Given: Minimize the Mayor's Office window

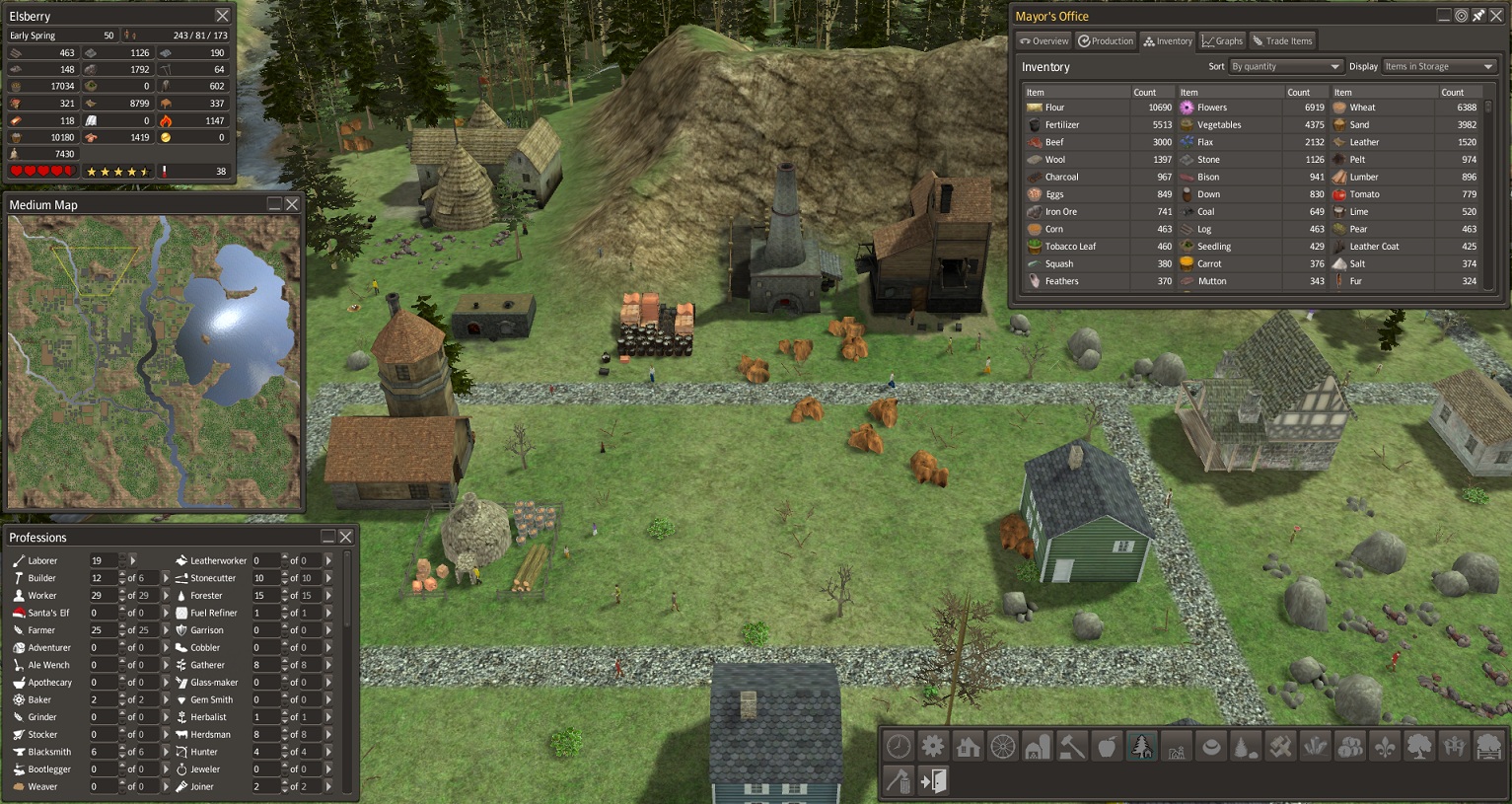Looking at the screenshot, I should (x=1444, y=16).
